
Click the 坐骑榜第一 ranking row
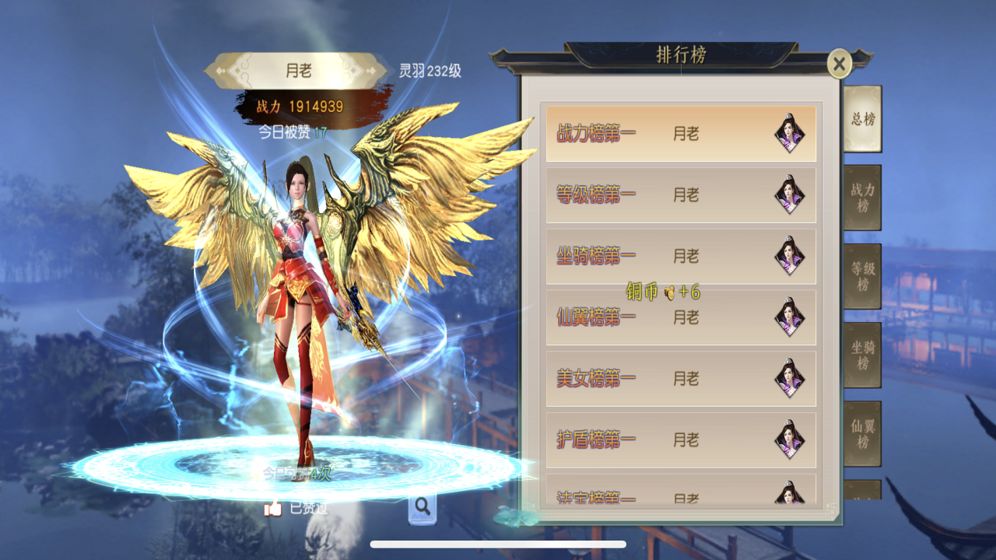[679, 256]
